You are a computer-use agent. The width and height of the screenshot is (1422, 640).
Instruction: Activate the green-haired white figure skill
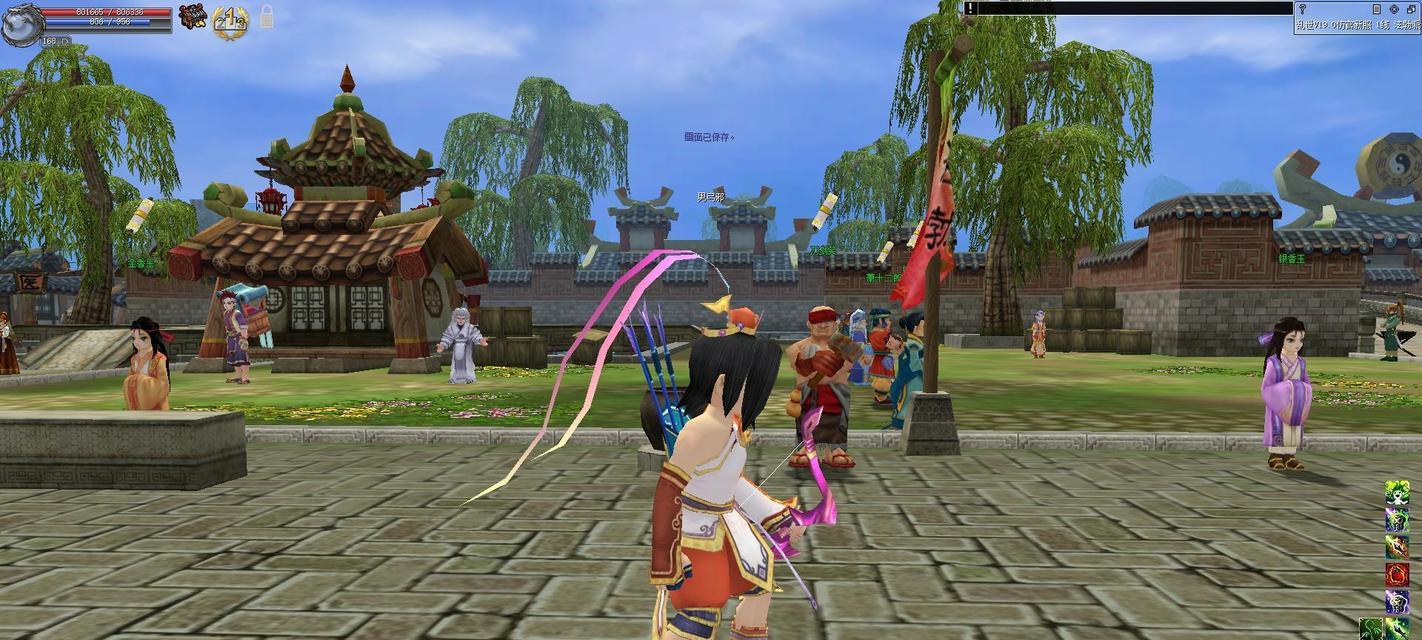pyautogui.click(x=1396, y=493)
